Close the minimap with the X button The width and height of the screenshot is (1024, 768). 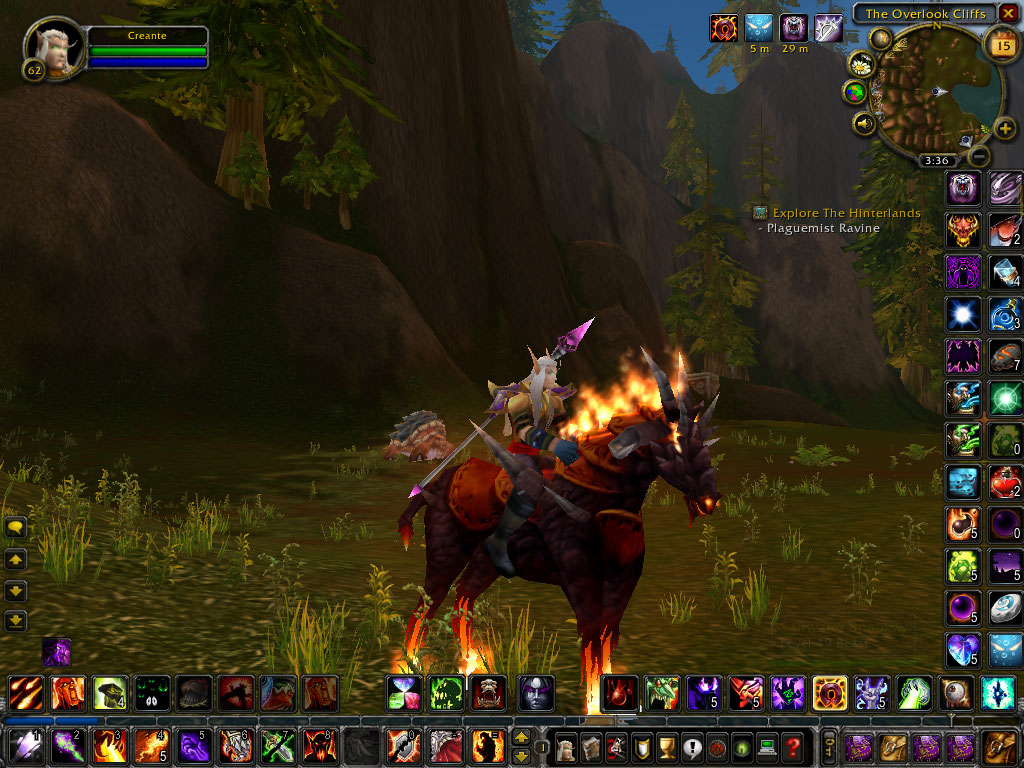(x=1008, y=13)
